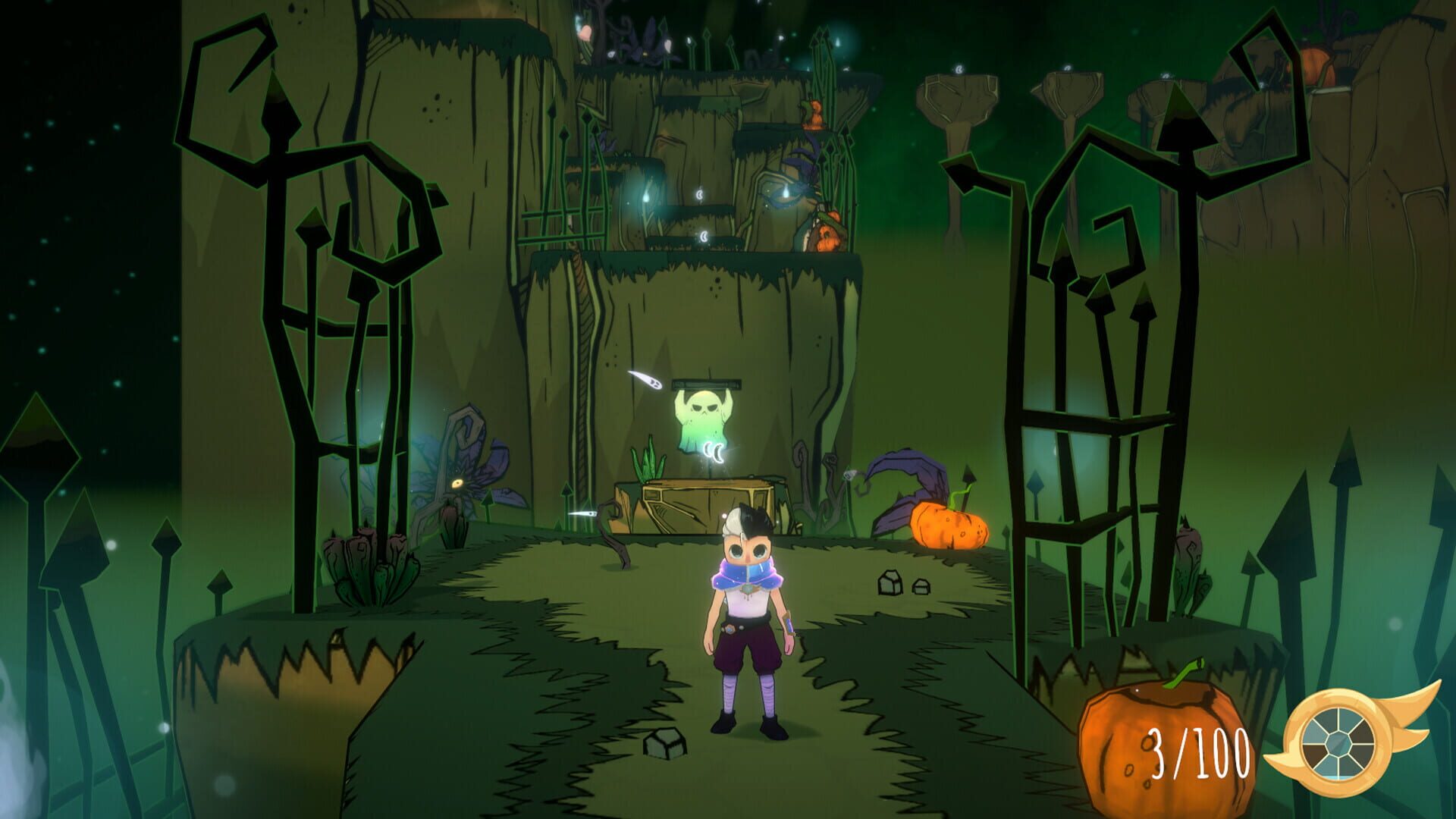Click the purple-eyed plant beside the cliff
1456x819 pixels.
point(458,483)
